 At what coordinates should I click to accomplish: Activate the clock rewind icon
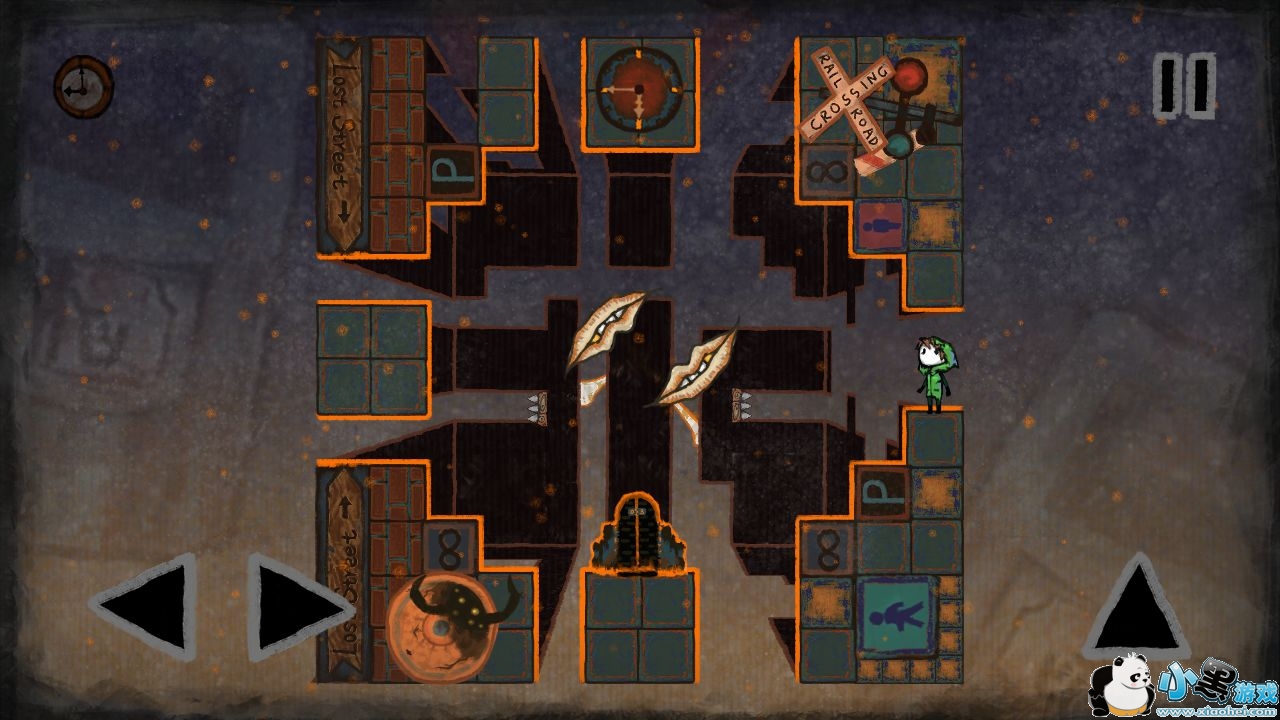pyautogui.click(x=82, y=87)
